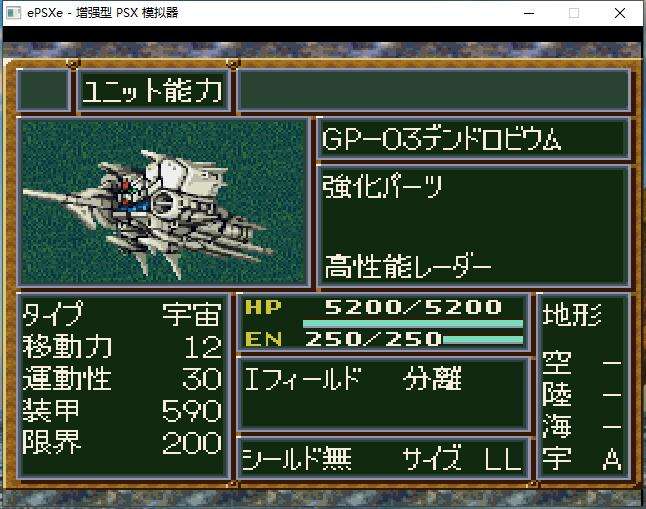
Task: Select the 分離 ability entry
Action: point(433,380)
